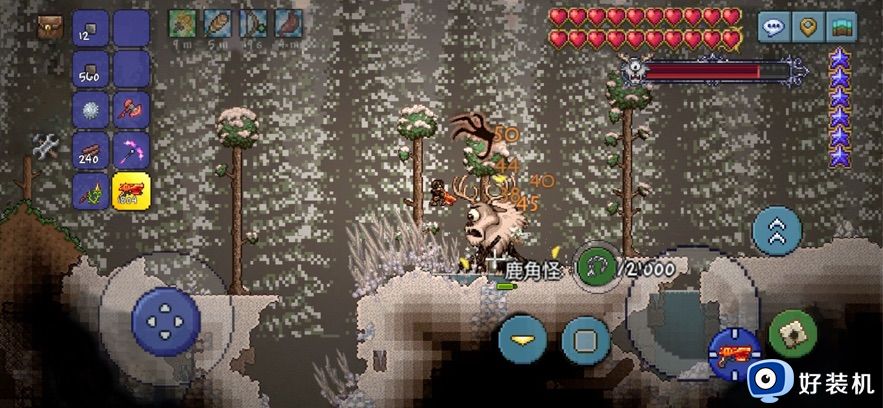Tap the round square-icon button

[x=585, y=340]
